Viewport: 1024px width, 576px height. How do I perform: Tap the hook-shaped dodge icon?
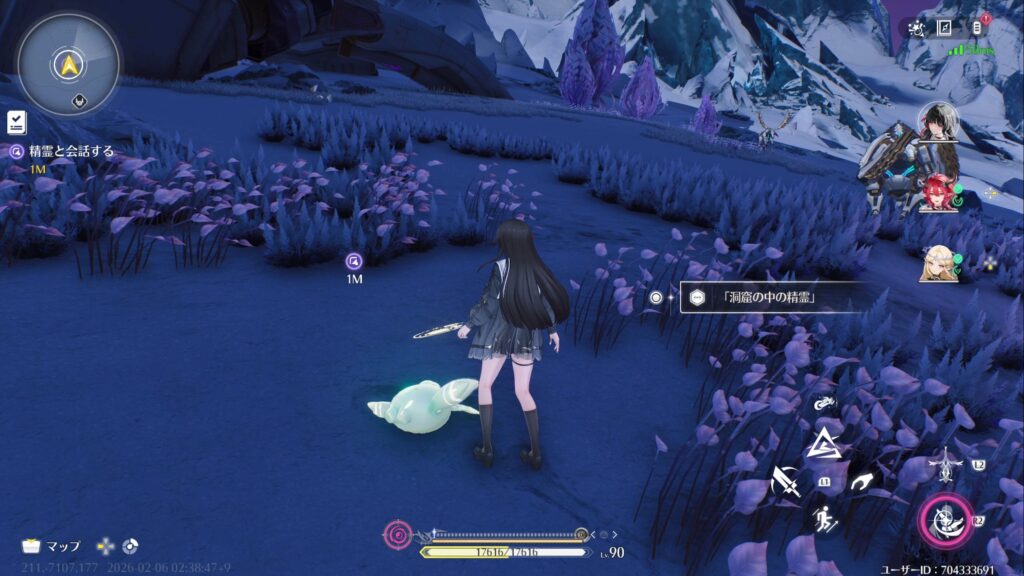coord(861,483)
